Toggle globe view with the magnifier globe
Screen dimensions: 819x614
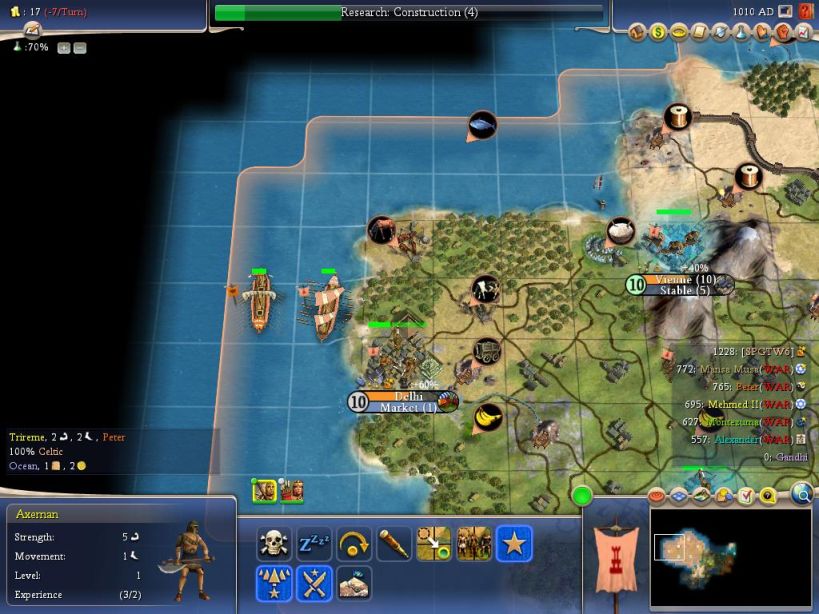point(802,493)
